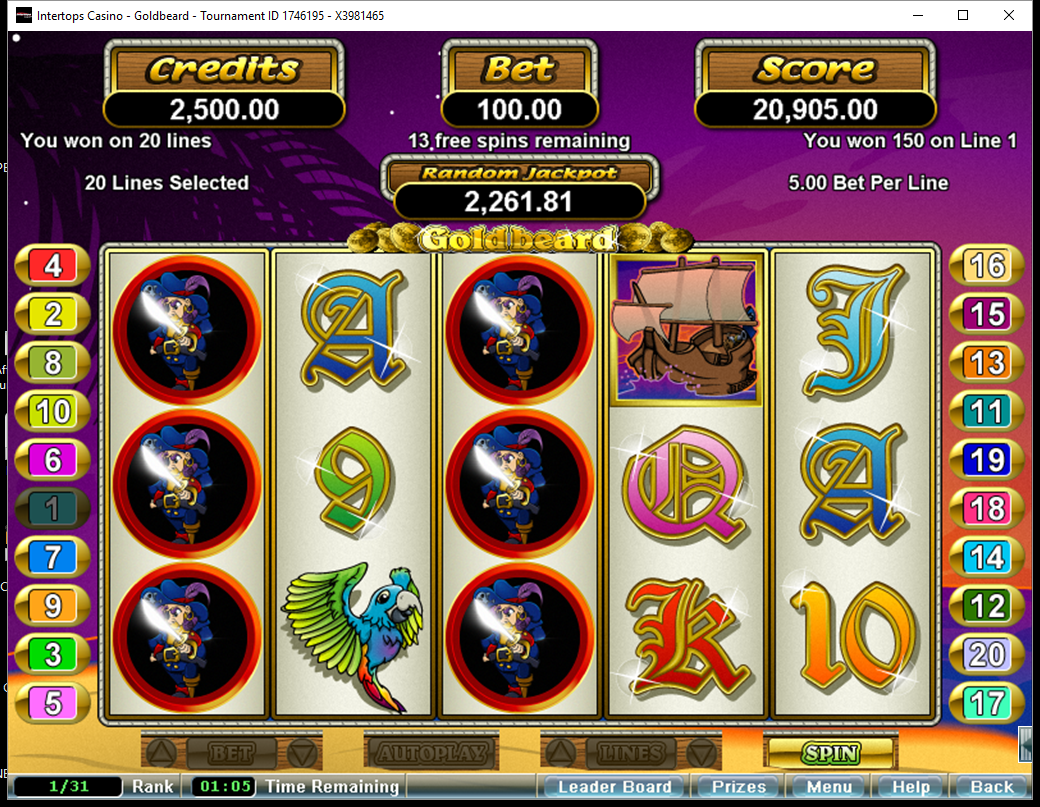Image resolution: width=1040 pixels, height=807 pixels.
Task: Spin the reels with the SPIN button
Action: click(x=830, y=752)
